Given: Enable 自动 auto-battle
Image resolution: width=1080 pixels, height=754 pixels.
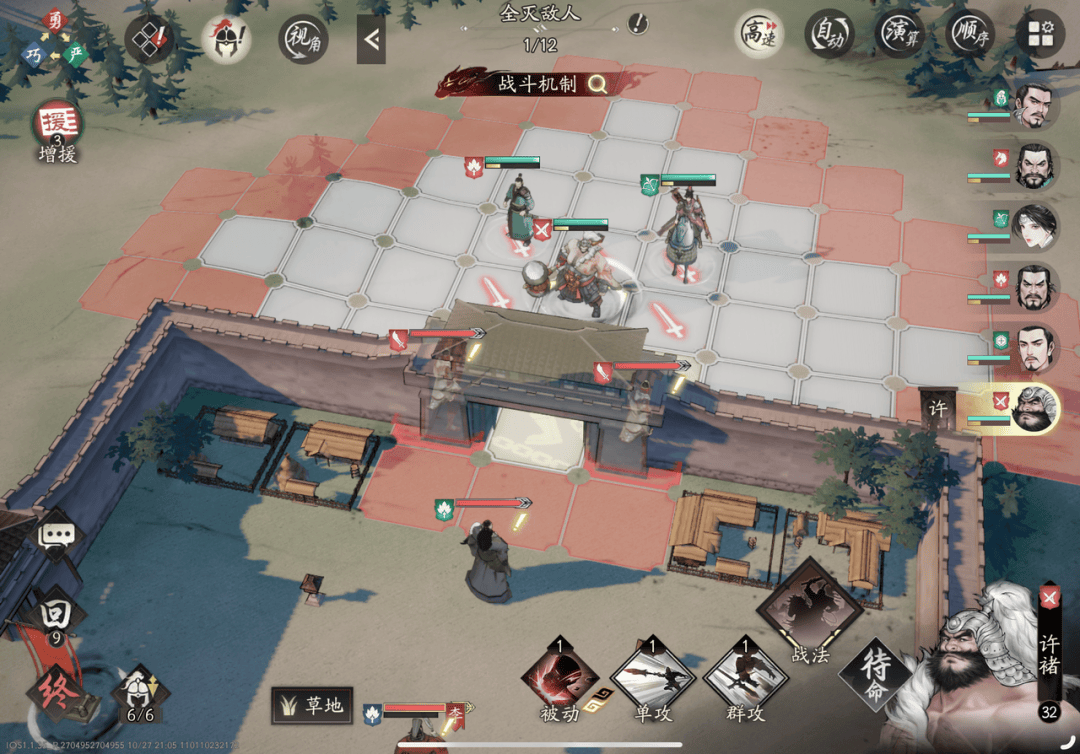Looking at the screenshot, I should 828,35.
